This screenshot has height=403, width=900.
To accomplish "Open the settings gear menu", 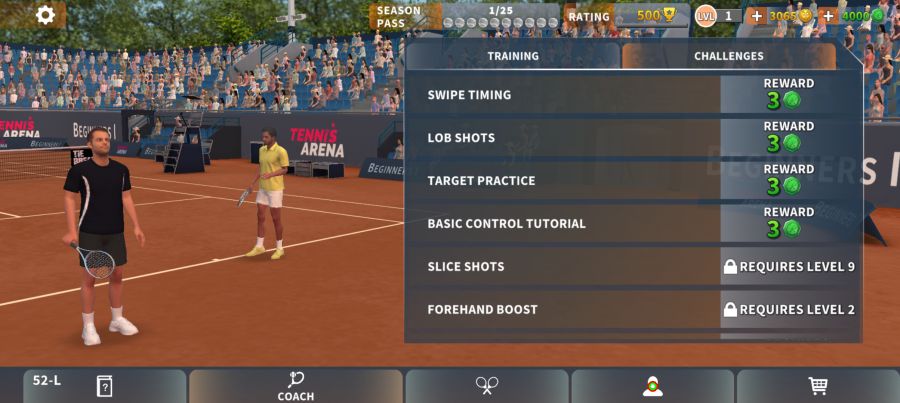I will pos(45,15).
